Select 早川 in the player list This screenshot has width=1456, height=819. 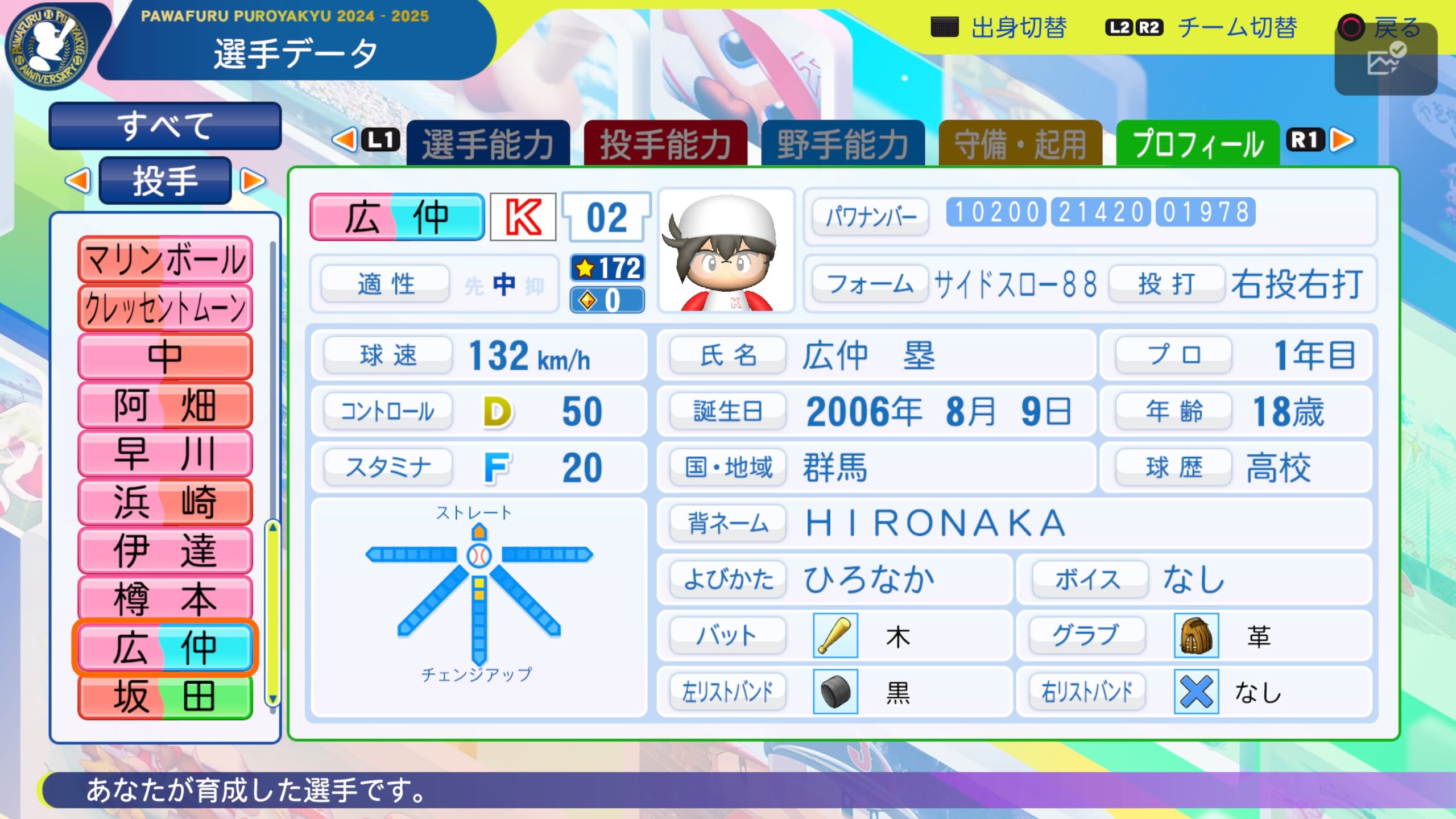165,453
